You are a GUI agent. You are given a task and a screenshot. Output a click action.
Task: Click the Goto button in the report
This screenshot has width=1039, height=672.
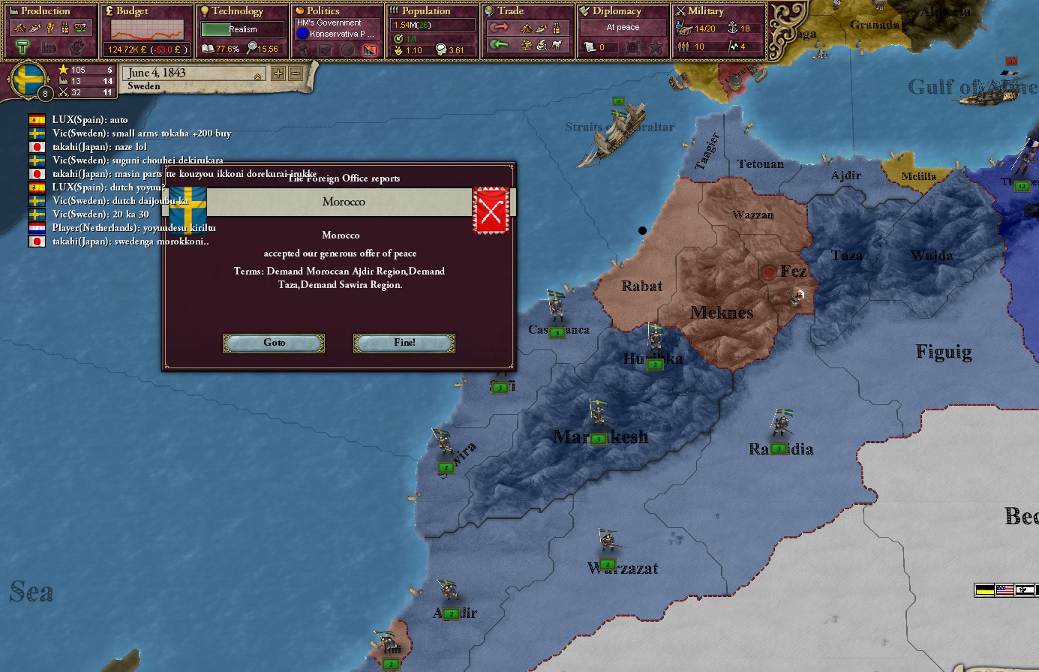pos(274,343)
